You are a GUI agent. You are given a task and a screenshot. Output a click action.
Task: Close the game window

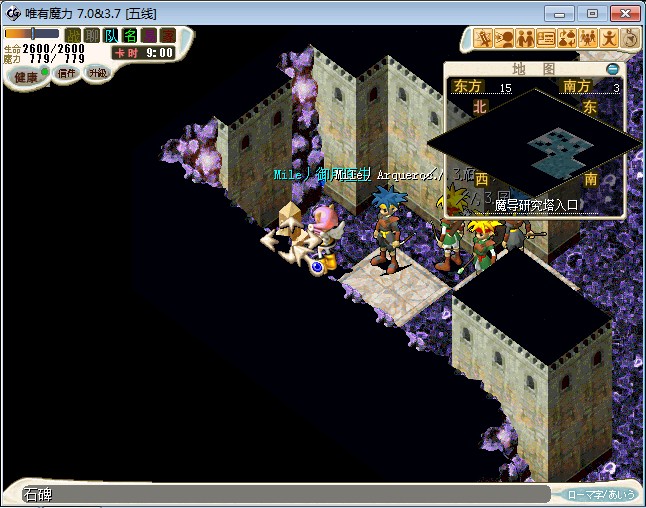click(x=623, y=13)
